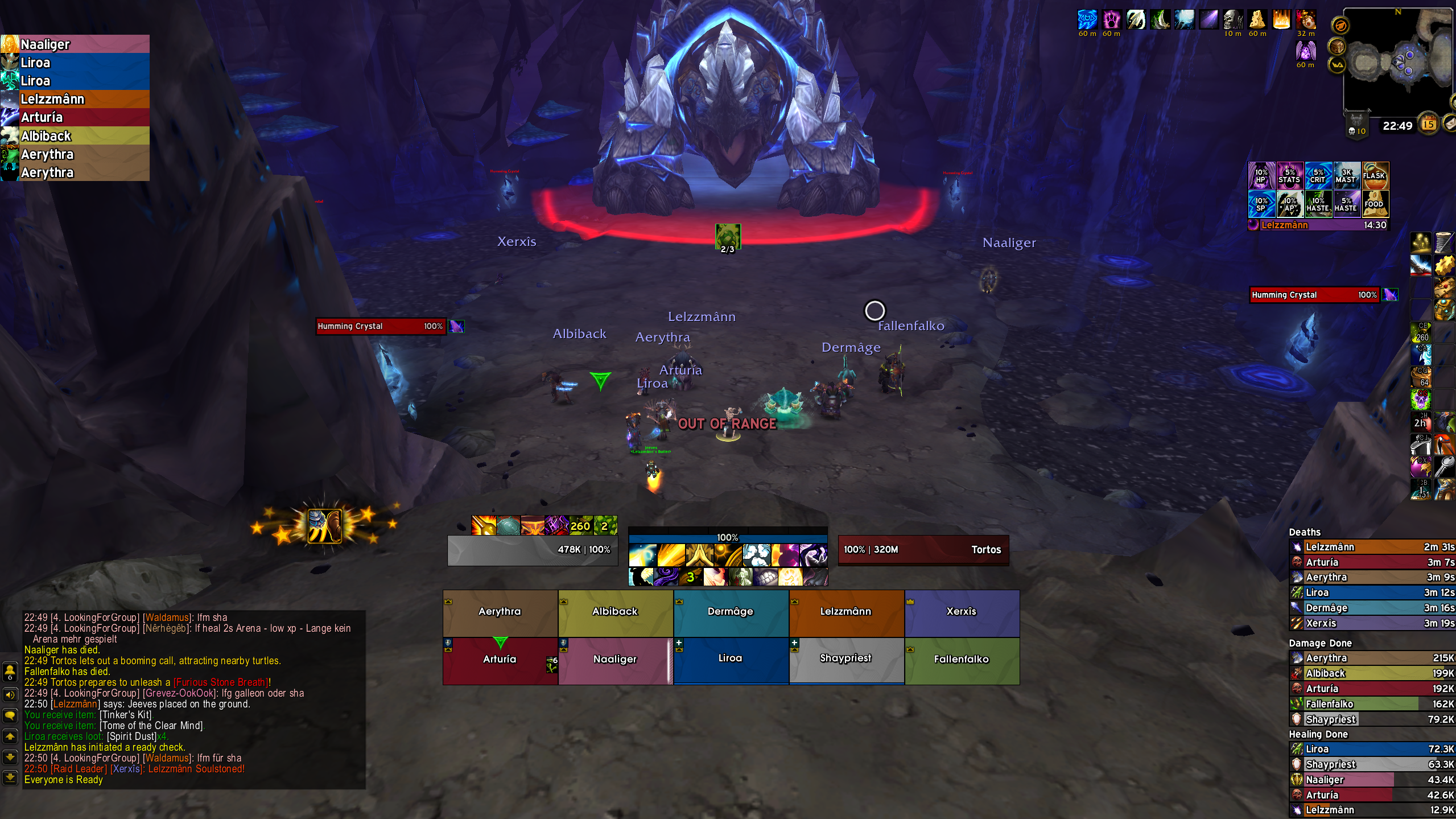Jump chat to bottom with lowest arrow button
Screen dimensions: 1456x819
(x=10, y=777)
